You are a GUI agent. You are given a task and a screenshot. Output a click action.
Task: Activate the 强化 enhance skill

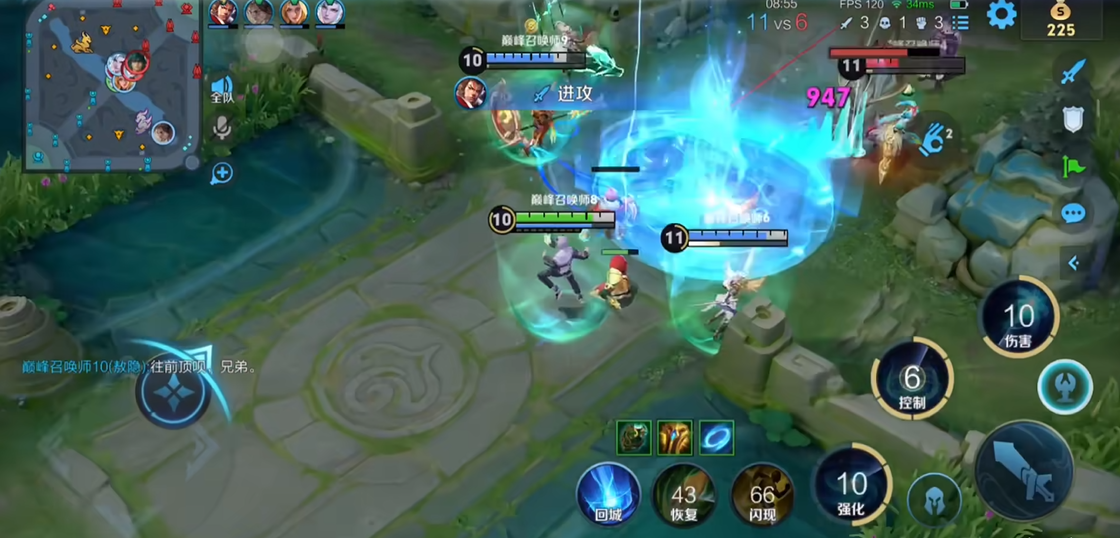click(x=851, y=486)
